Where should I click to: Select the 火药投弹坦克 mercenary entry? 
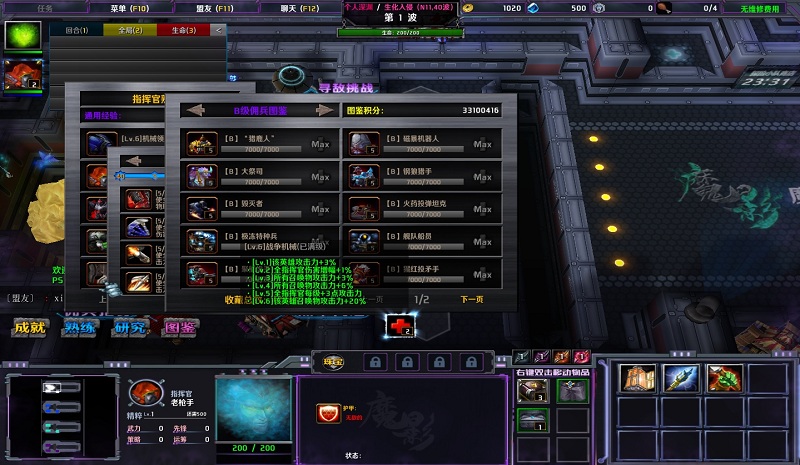click(x=420, y=209)
